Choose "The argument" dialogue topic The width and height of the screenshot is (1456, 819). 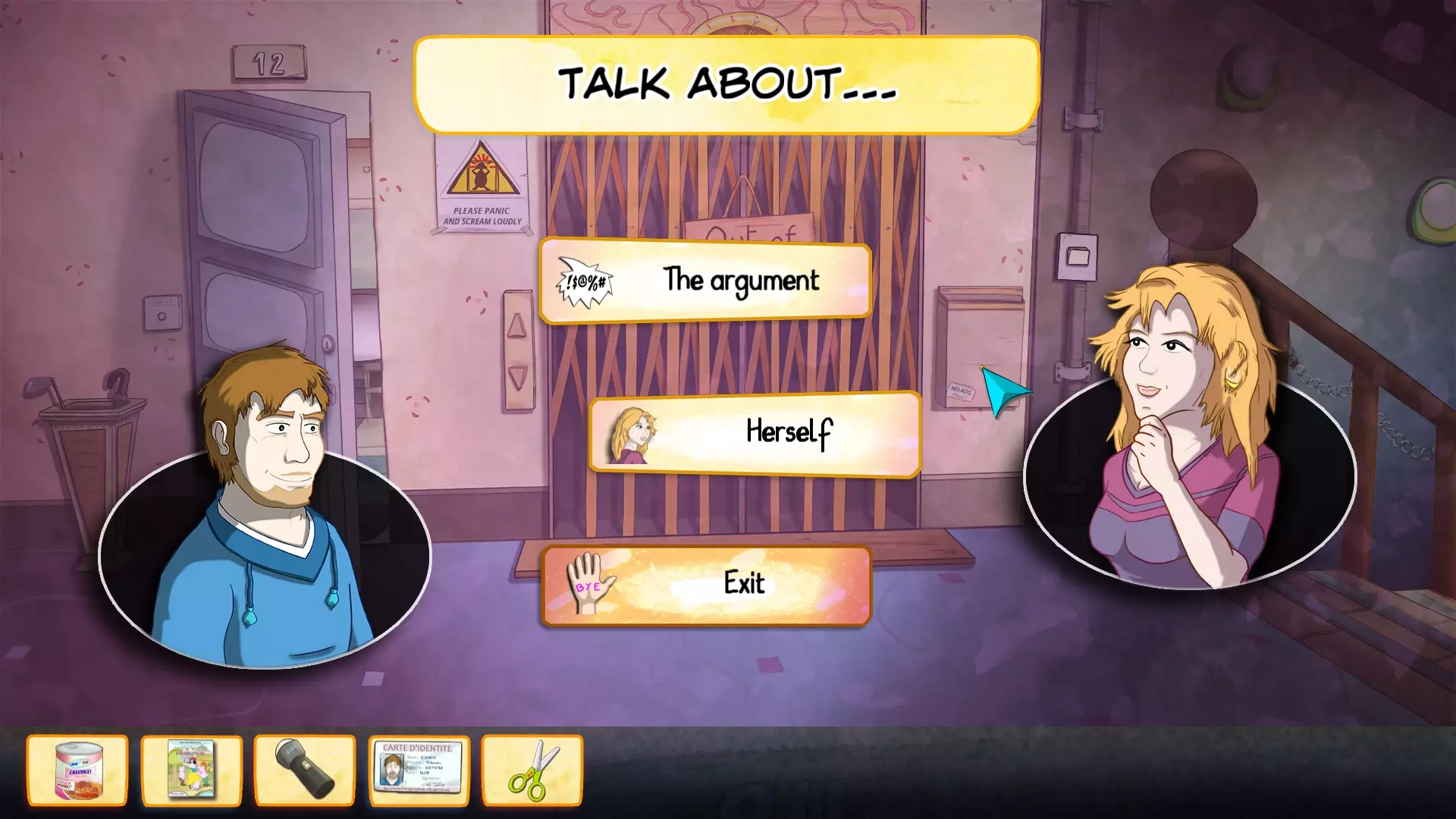click(705, 281)
